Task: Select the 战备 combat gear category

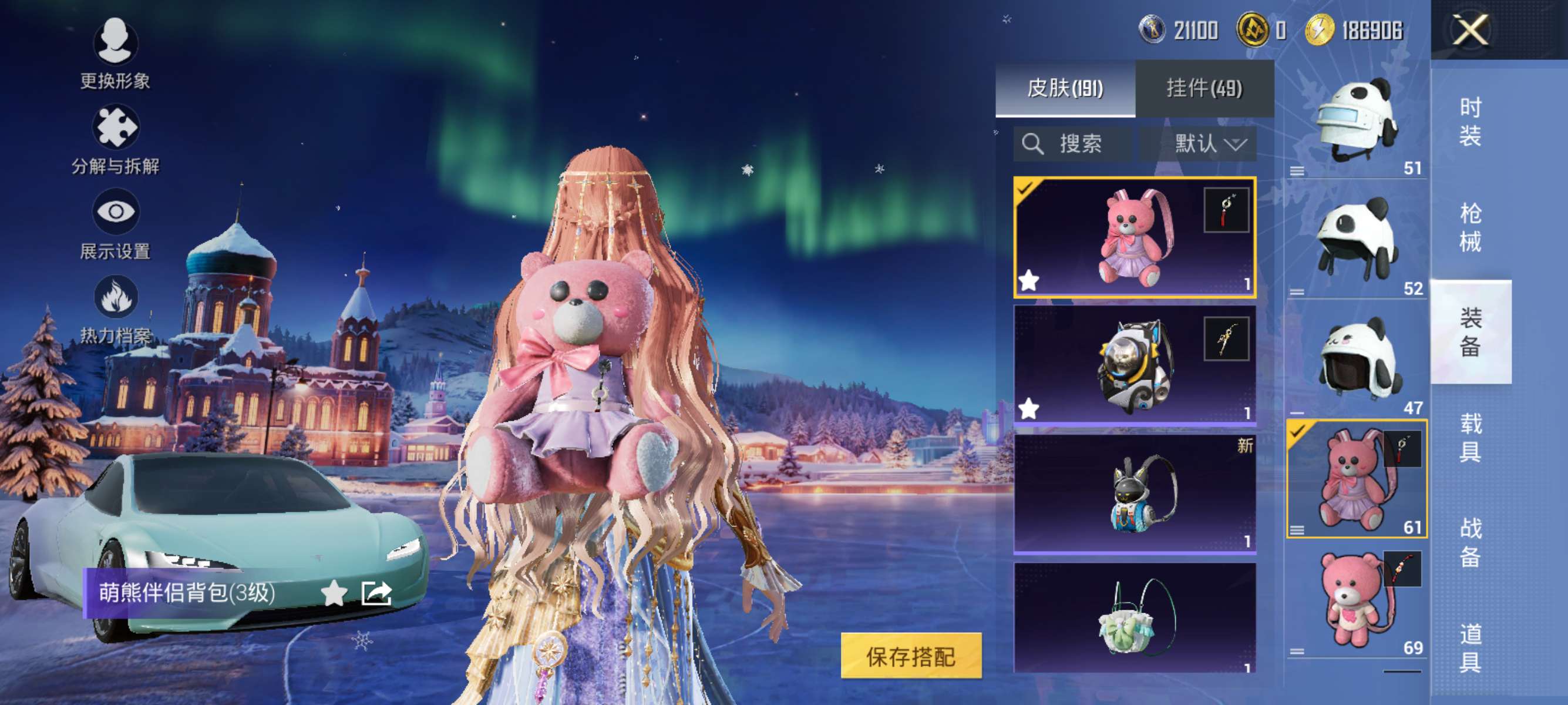Action: tap(1470, 542)
